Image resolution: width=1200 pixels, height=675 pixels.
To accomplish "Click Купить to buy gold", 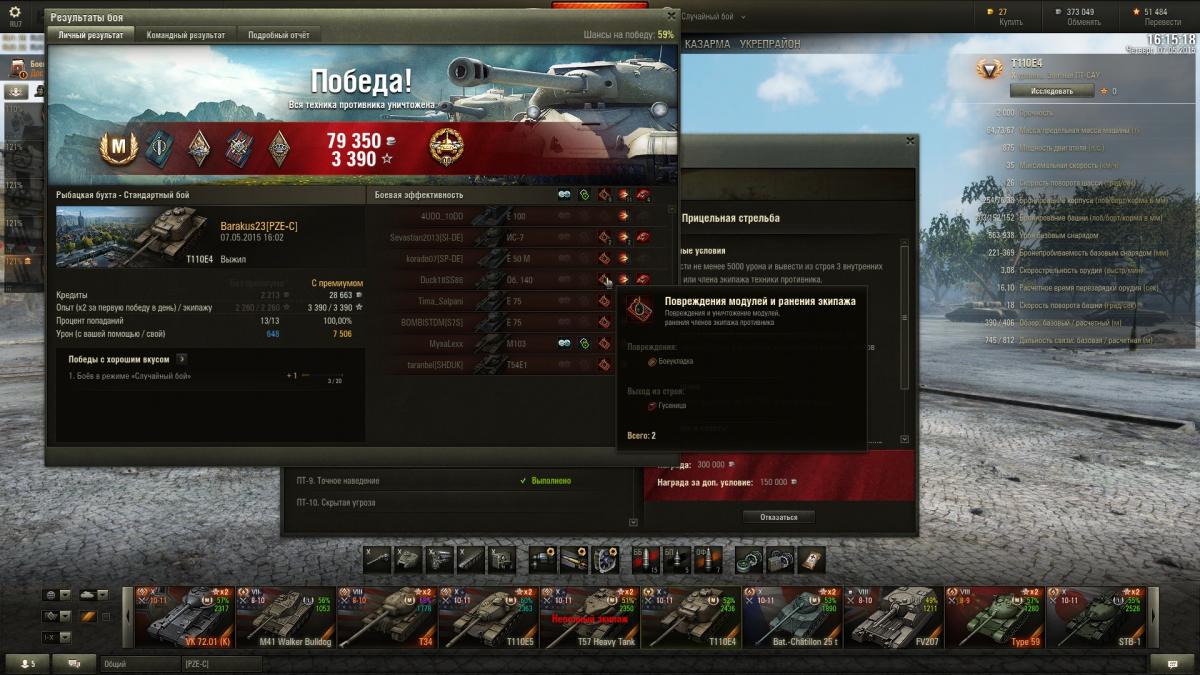I will point(1010,21).
